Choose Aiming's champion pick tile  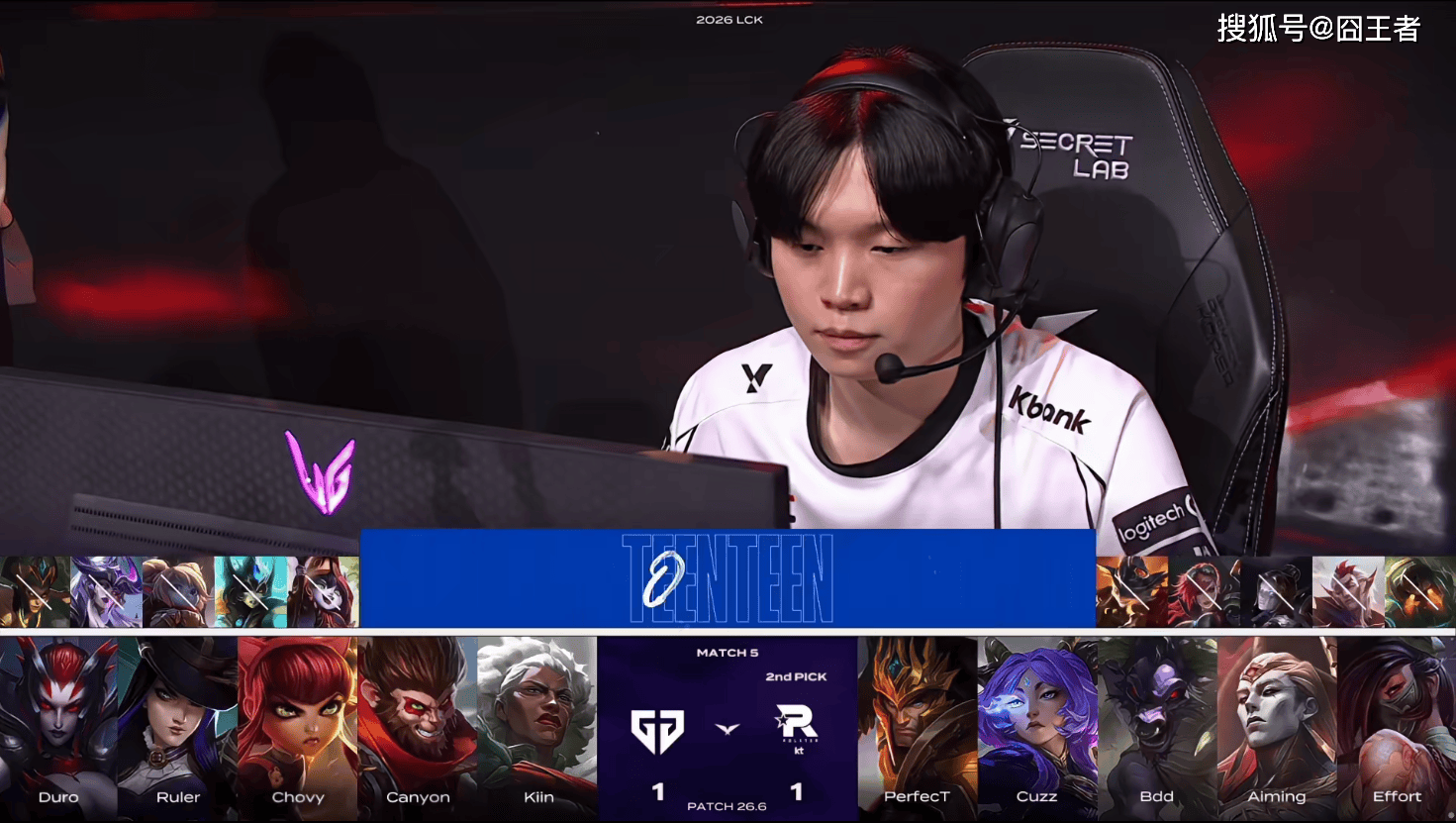[1277, 723]
